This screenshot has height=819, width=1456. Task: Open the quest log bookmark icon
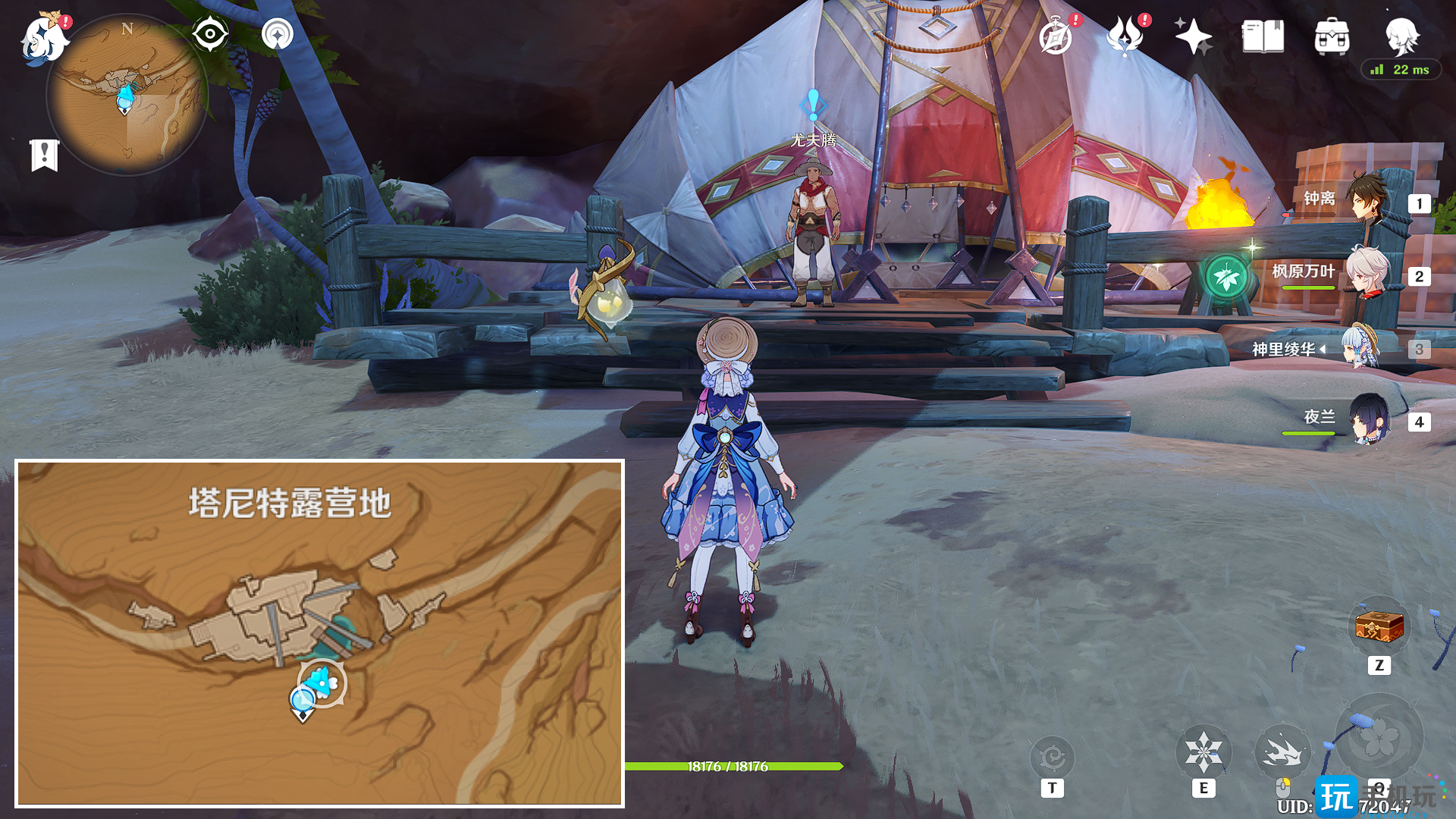coord(45,155)
